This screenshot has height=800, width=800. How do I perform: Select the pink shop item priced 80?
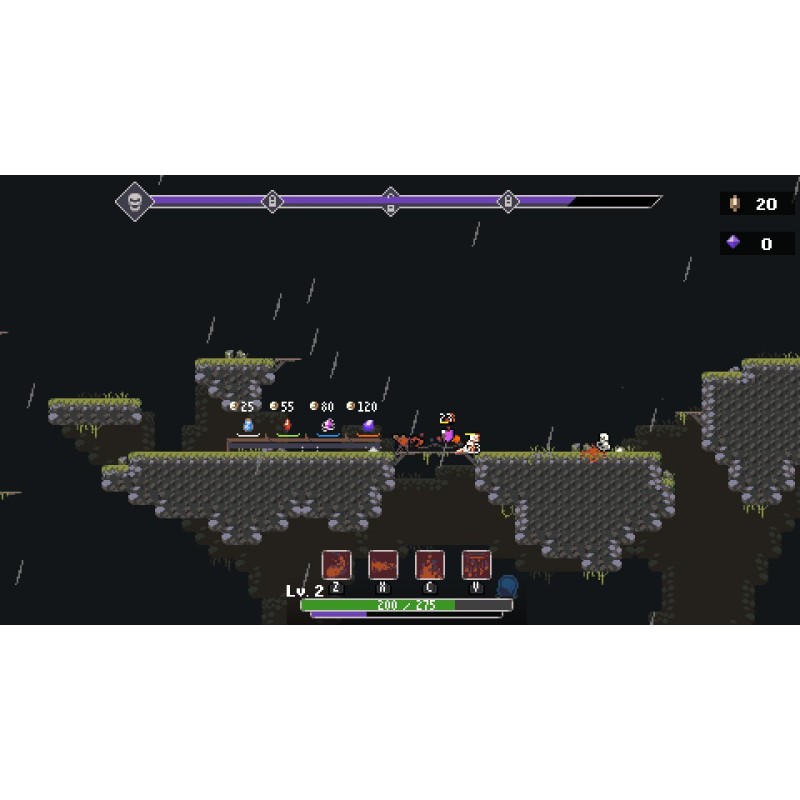pyautogui.click(x=327, y=426)
